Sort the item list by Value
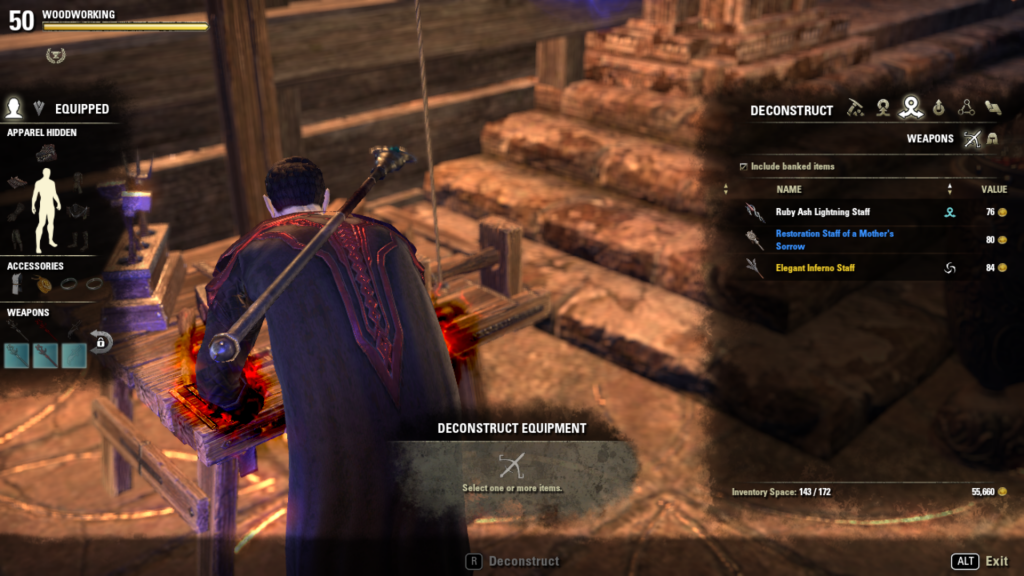This screenshot has width=1024, height=576. pyautogui.click(x=993, y=189)
